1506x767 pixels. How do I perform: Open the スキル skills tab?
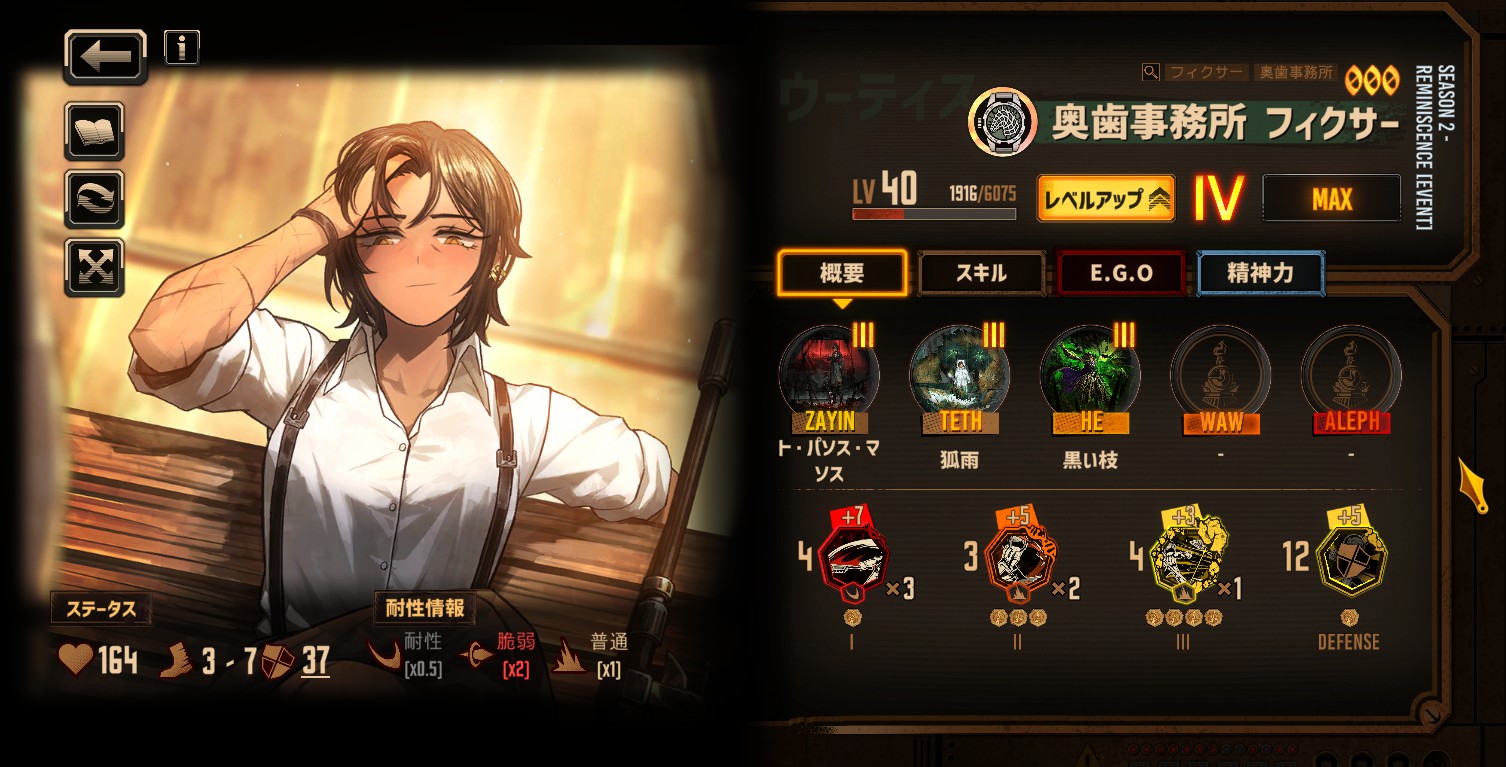tap(981, 273)
